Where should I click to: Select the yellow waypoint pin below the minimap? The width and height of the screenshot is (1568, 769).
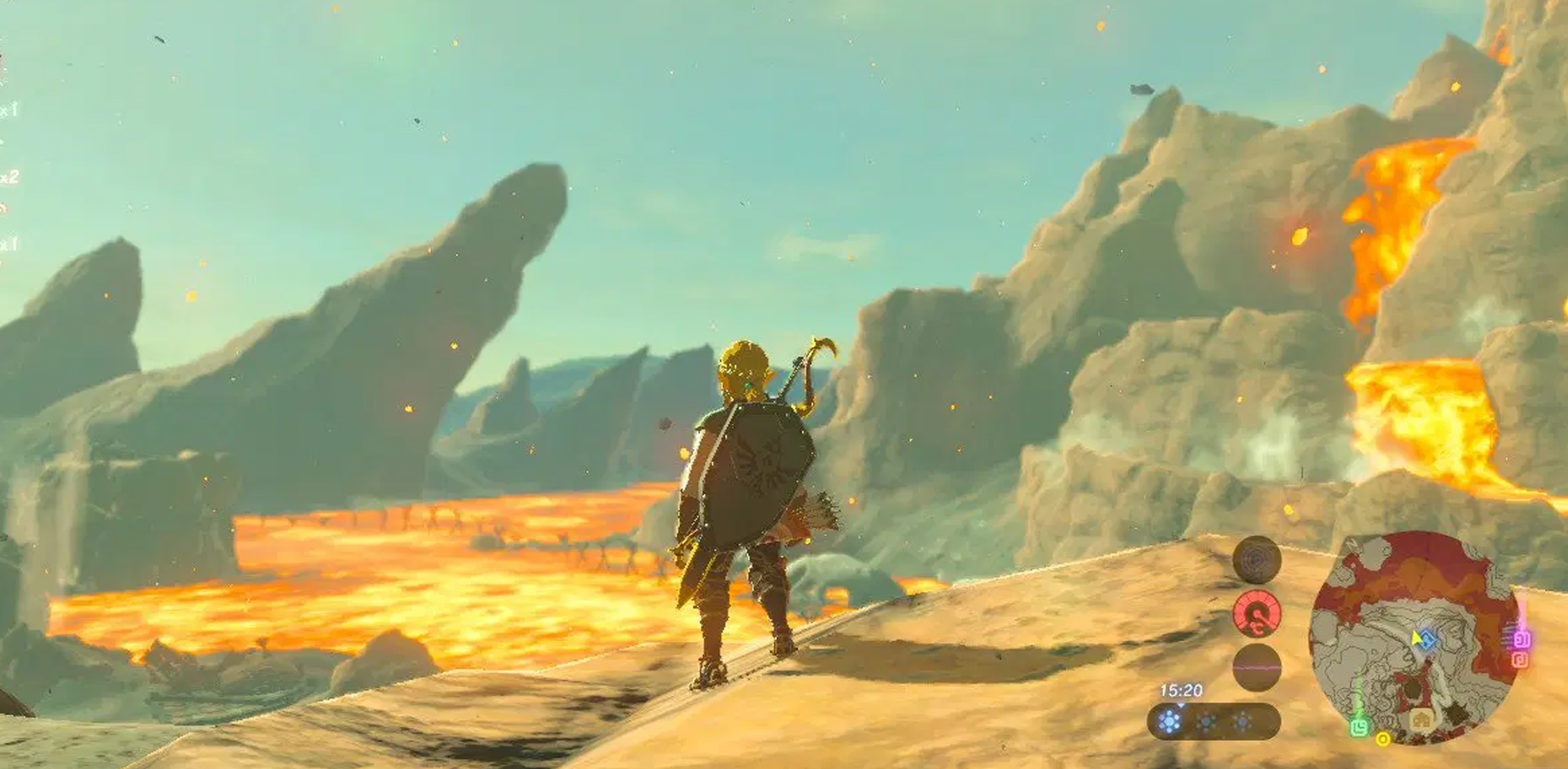(1383, 740)
